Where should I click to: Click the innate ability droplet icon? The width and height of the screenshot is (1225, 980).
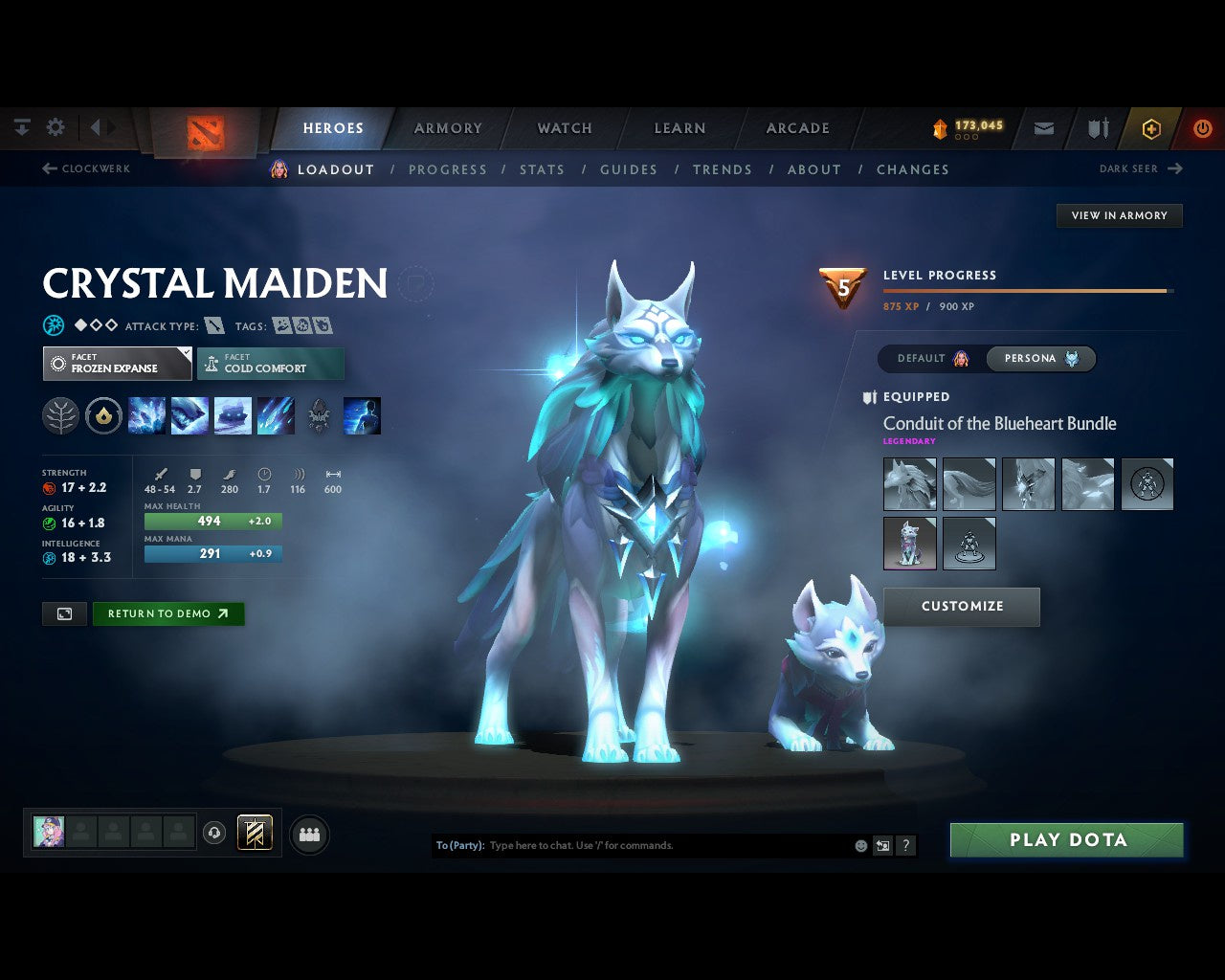point(103,414)
